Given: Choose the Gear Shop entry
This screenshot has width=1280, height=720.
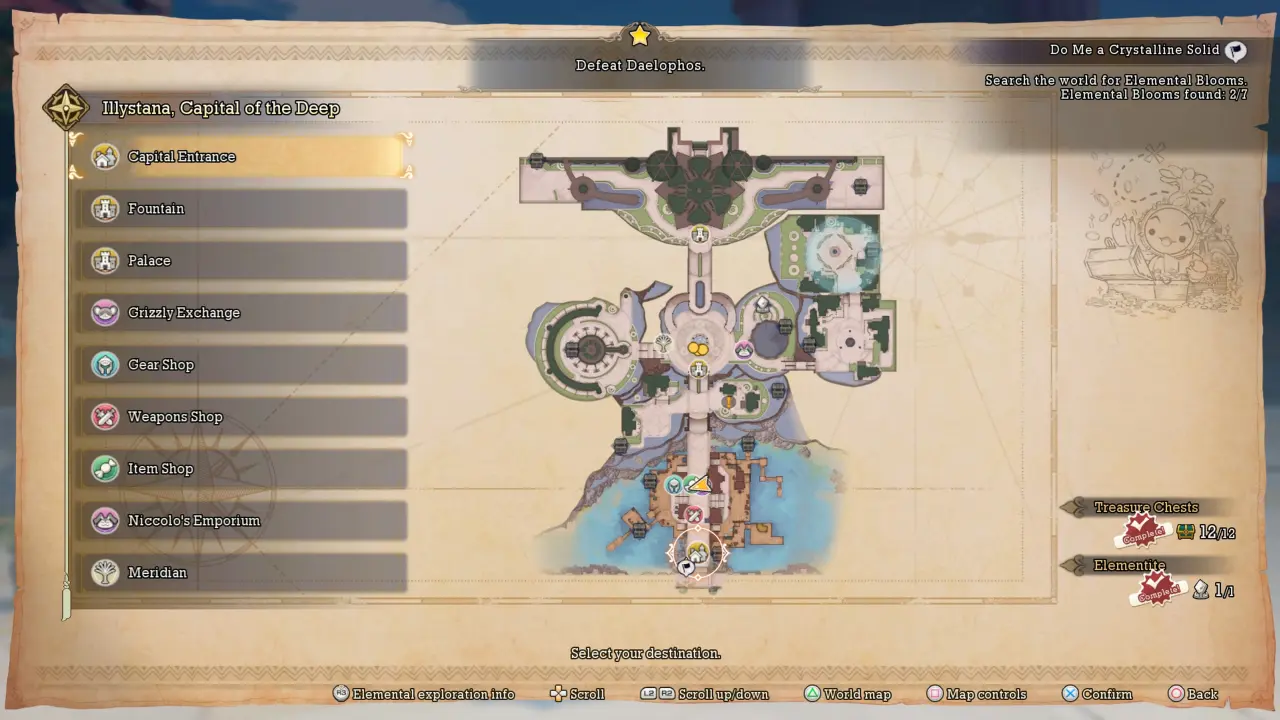Looking at the screenshot, I should [240, 365].
